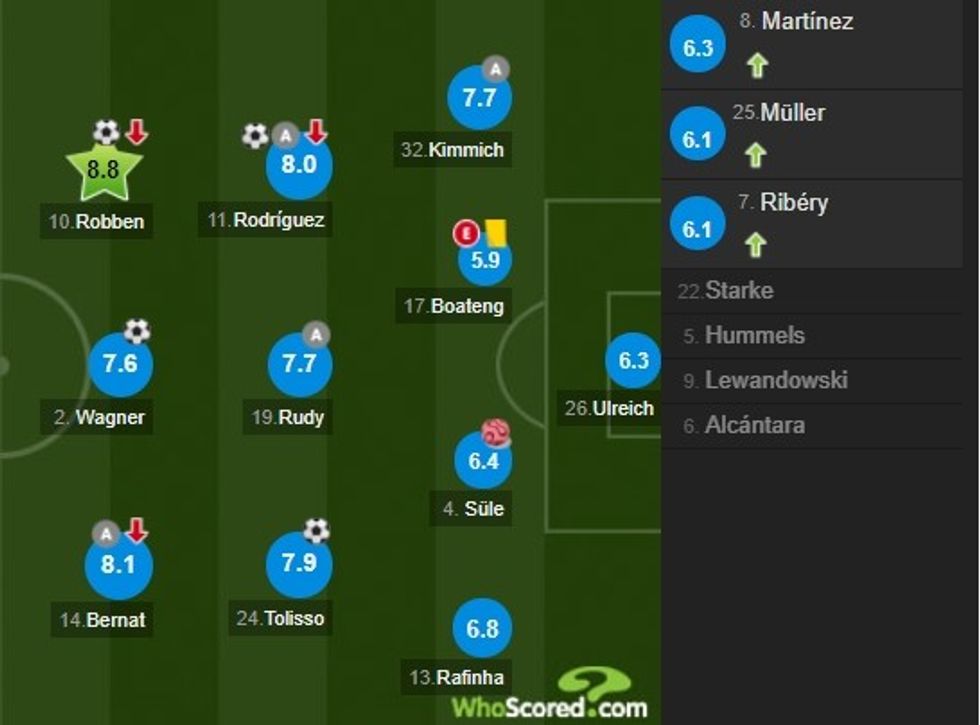Select unused substitute Starke
The height and width of the screenshot is (725, 980).
point(738,291)
